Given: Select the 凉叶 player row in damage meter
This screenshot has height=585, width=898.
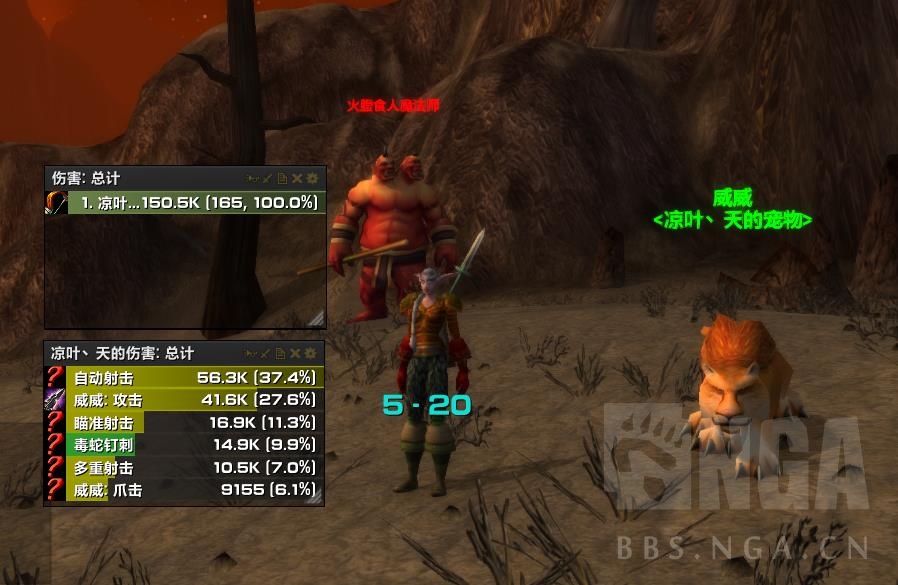Looking at the screenshot, I should 185,203.
